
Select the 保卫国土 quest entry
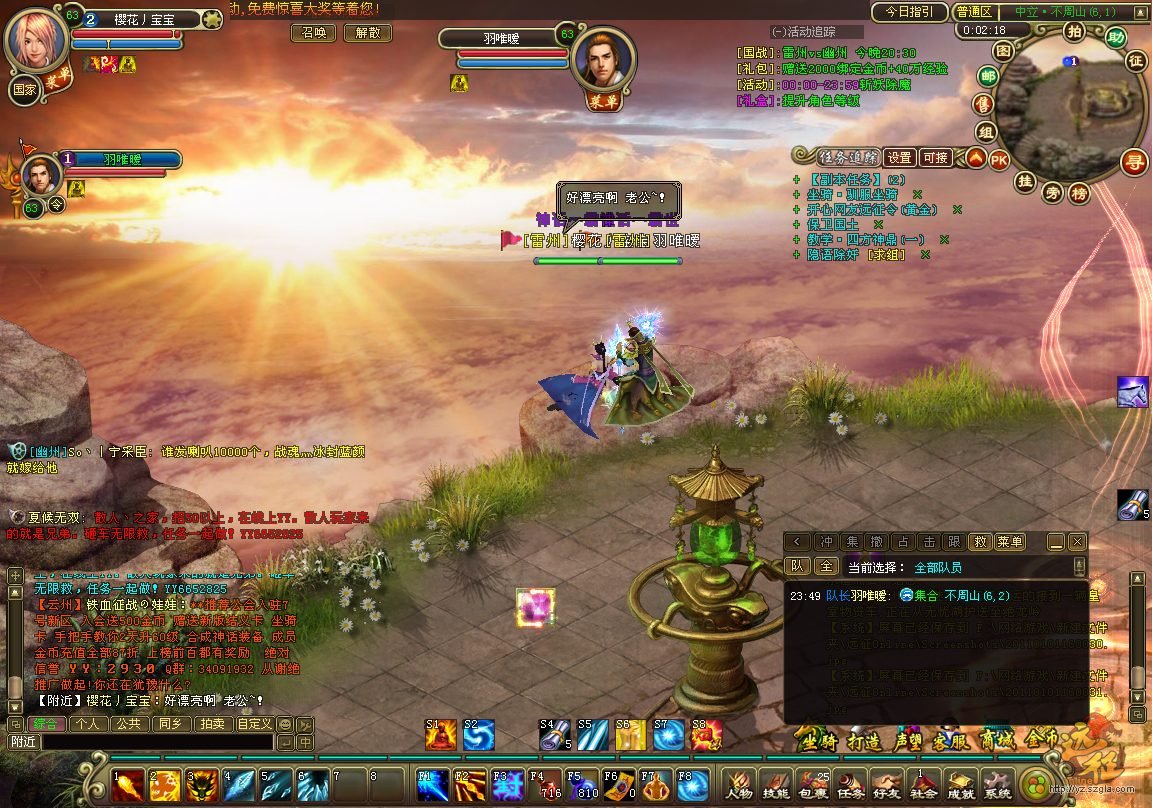(833, 225)
